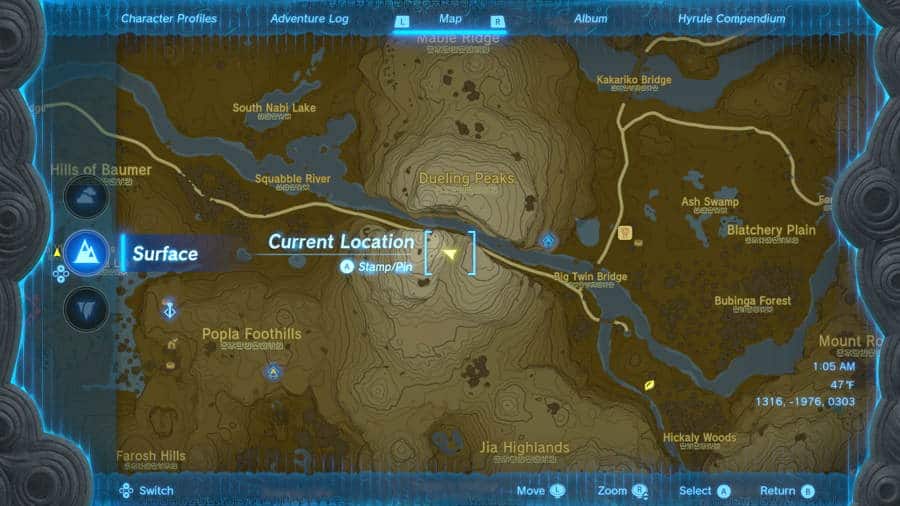The image size is (900, 506).
Task: Select the shrine marker below Popla Foothills
Action: coord(271,372)
